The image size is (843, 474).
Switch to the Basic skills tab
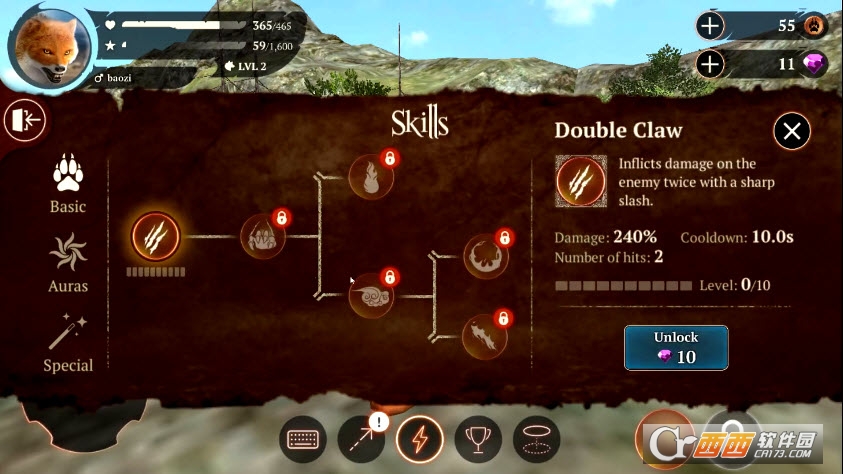tap(68, 184)
